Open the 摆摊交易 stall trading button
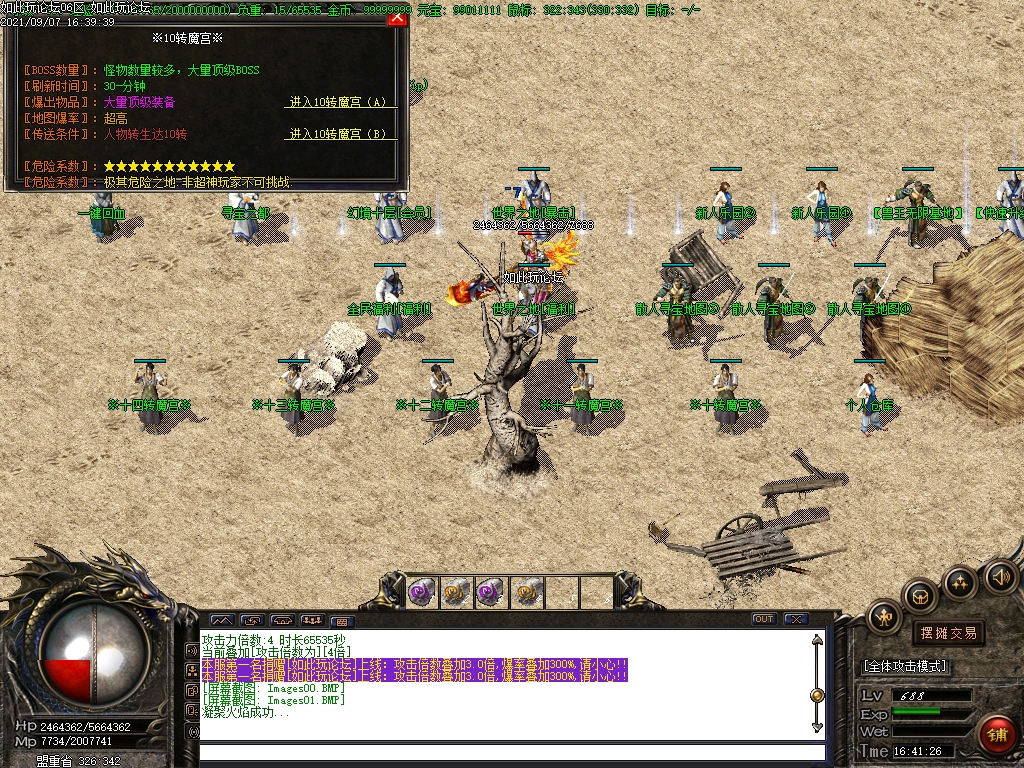The height and width of the screenshot is (768, 1024). coord(947,633)
